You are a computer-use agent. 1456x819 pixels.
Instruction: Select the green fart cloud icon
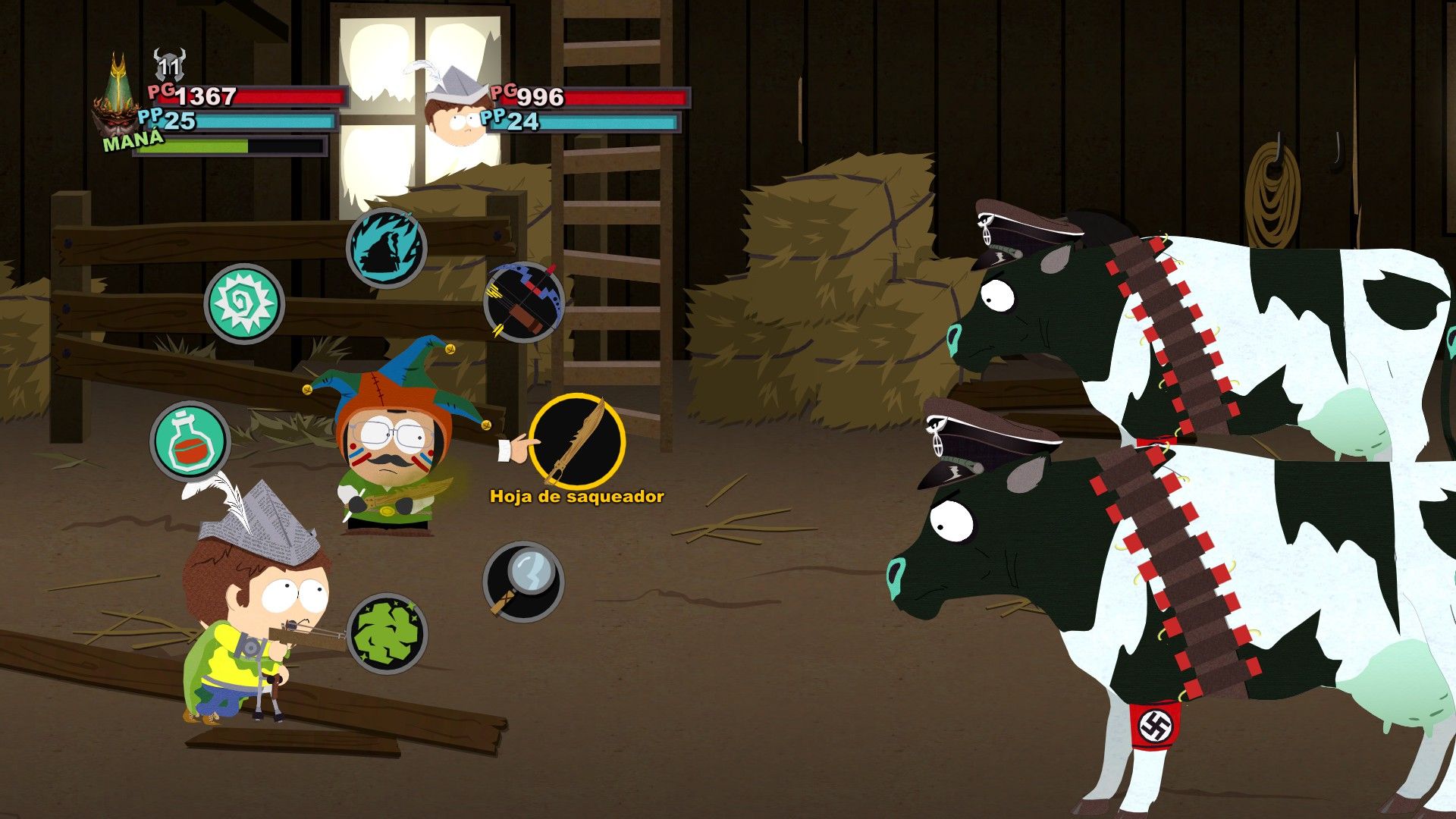coord(387,633)
